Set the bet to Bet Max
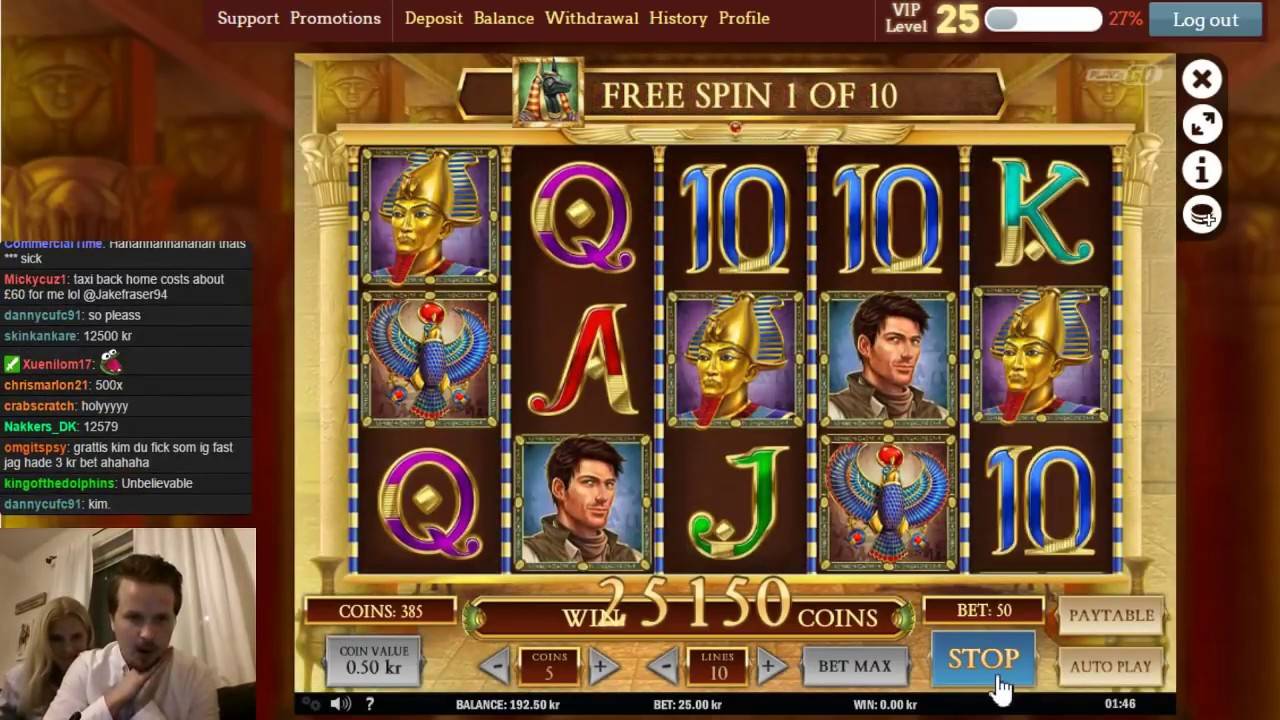 [854, 666]
